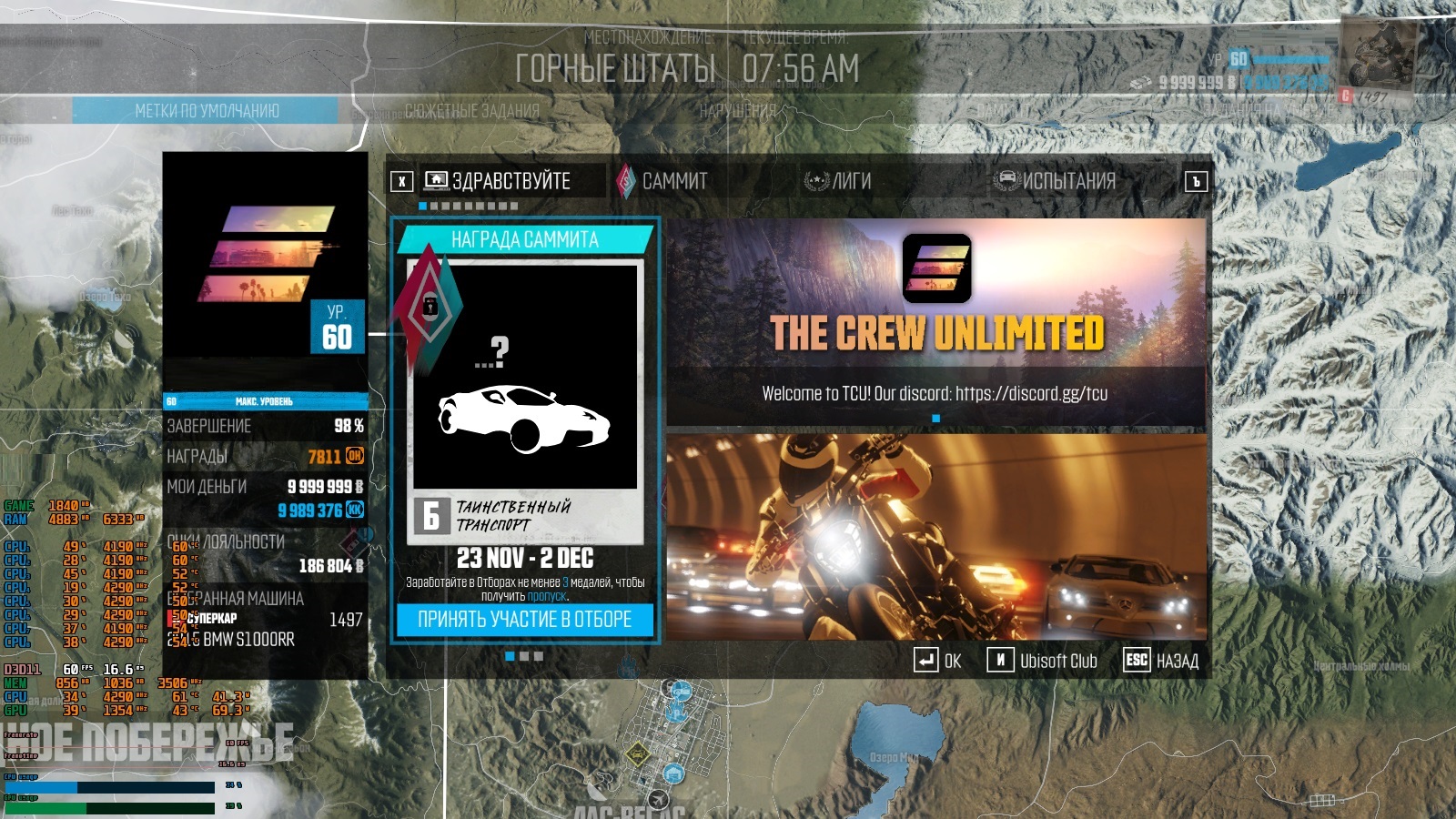This screenshot has width=1456, height=819.
Task: Select the МЕТКИ ПО УМОЛЧАНИЮ map filter
Action: point(207,111)
